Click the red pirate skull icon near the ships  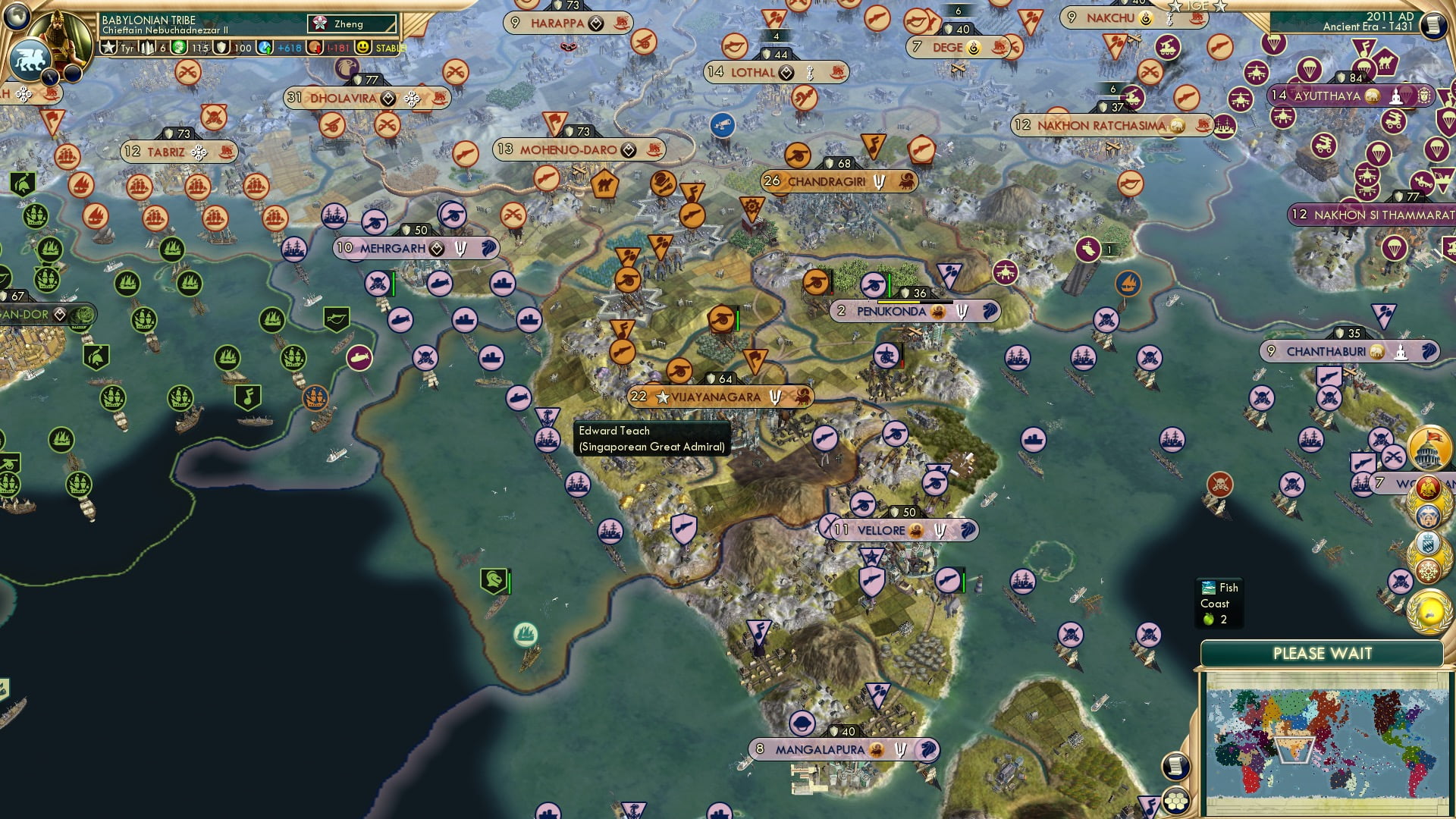tap(1220, 485)
